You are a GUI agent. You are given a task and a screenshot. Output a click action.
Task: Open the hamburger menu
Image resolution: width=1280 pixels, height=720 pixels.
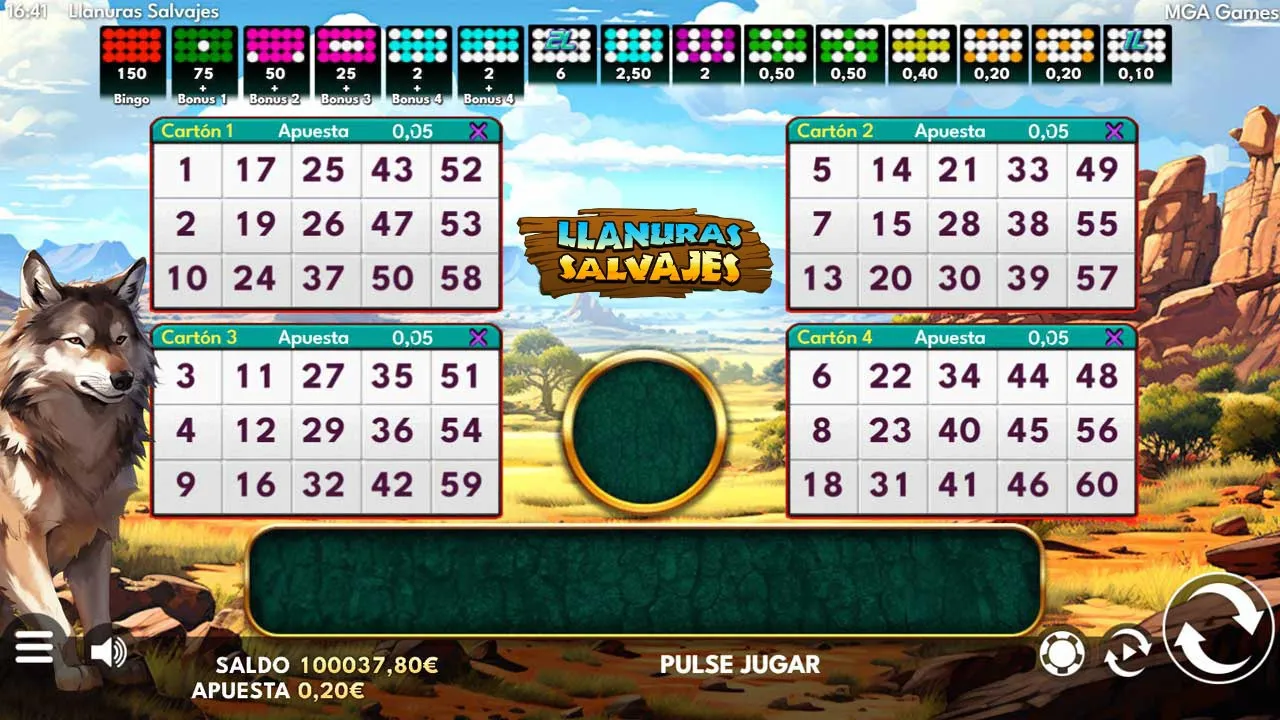tap(35, 647)
